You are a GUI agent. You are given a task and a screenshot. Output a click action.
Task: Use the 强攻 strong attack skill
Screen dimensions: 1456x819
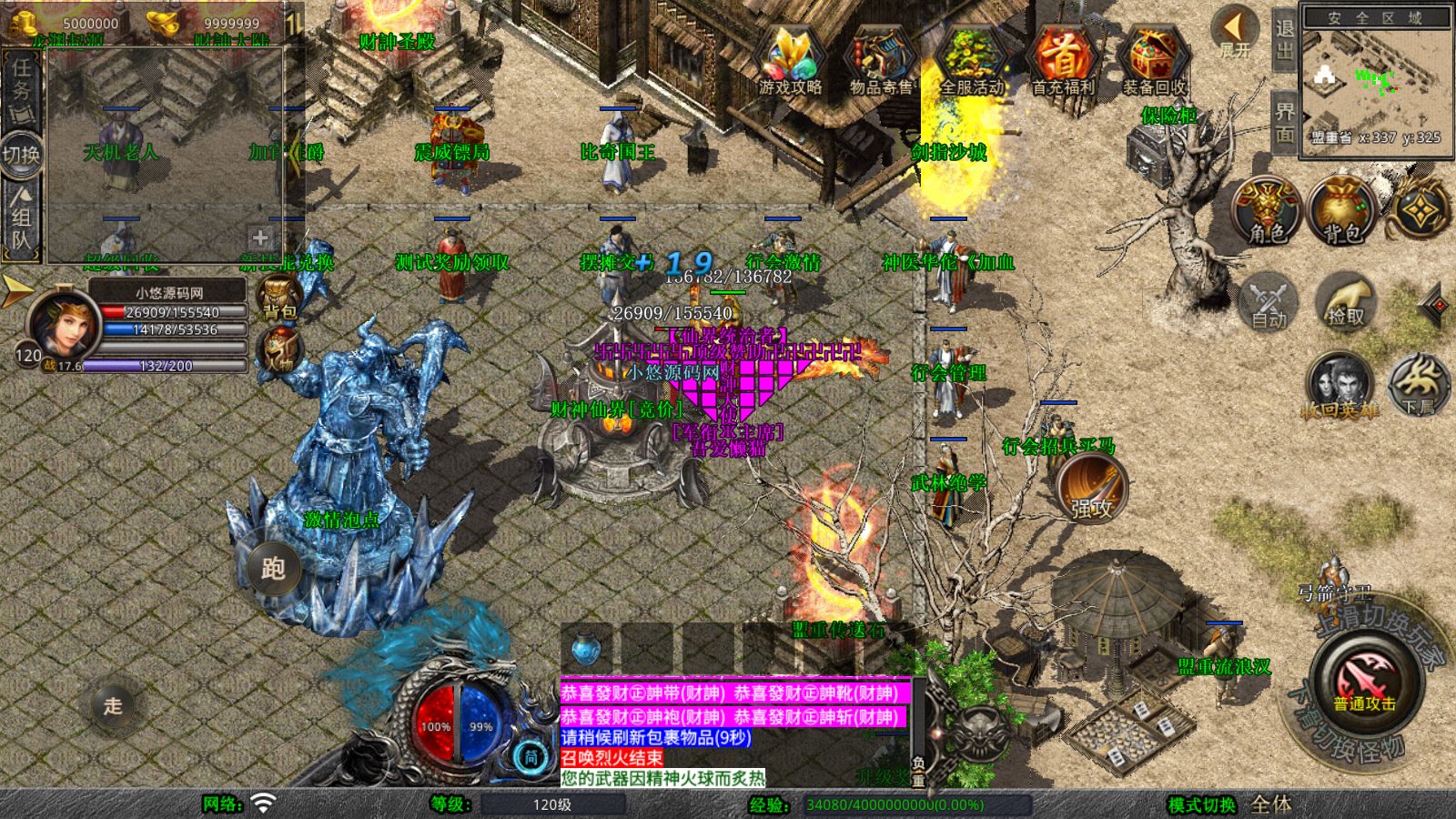pyautogui.click(x=1091, y=489)
